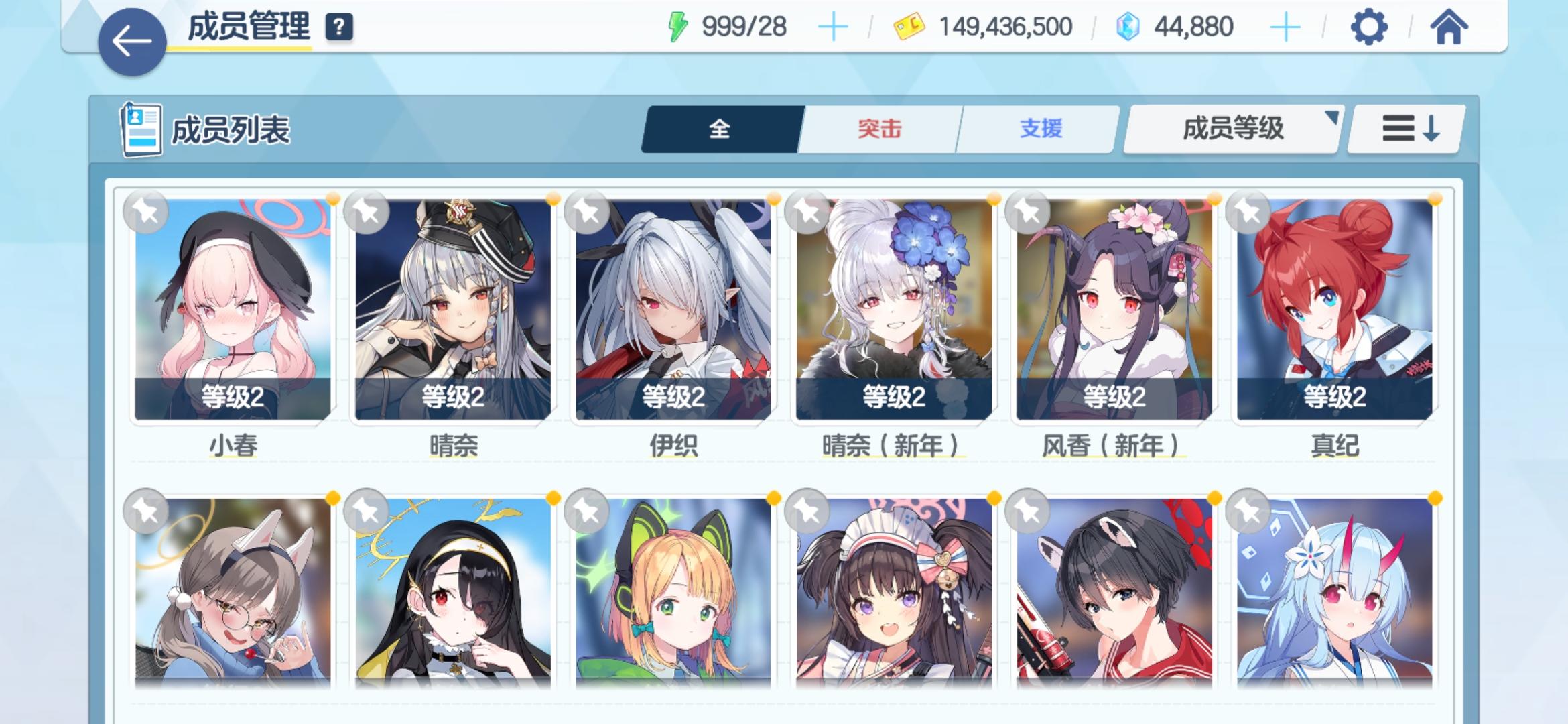Select the 全 filter tab

[718, 129]
